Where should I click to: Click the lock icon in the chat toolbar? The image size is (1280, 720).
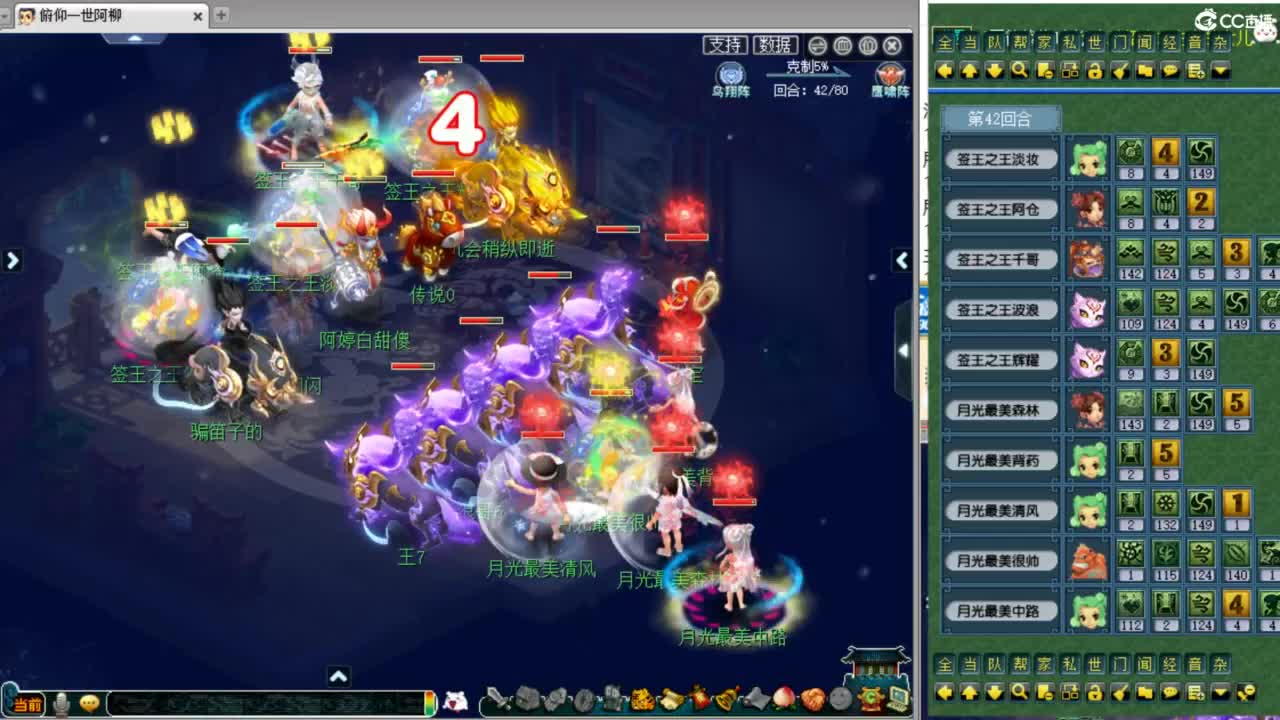coord(1096,71)
